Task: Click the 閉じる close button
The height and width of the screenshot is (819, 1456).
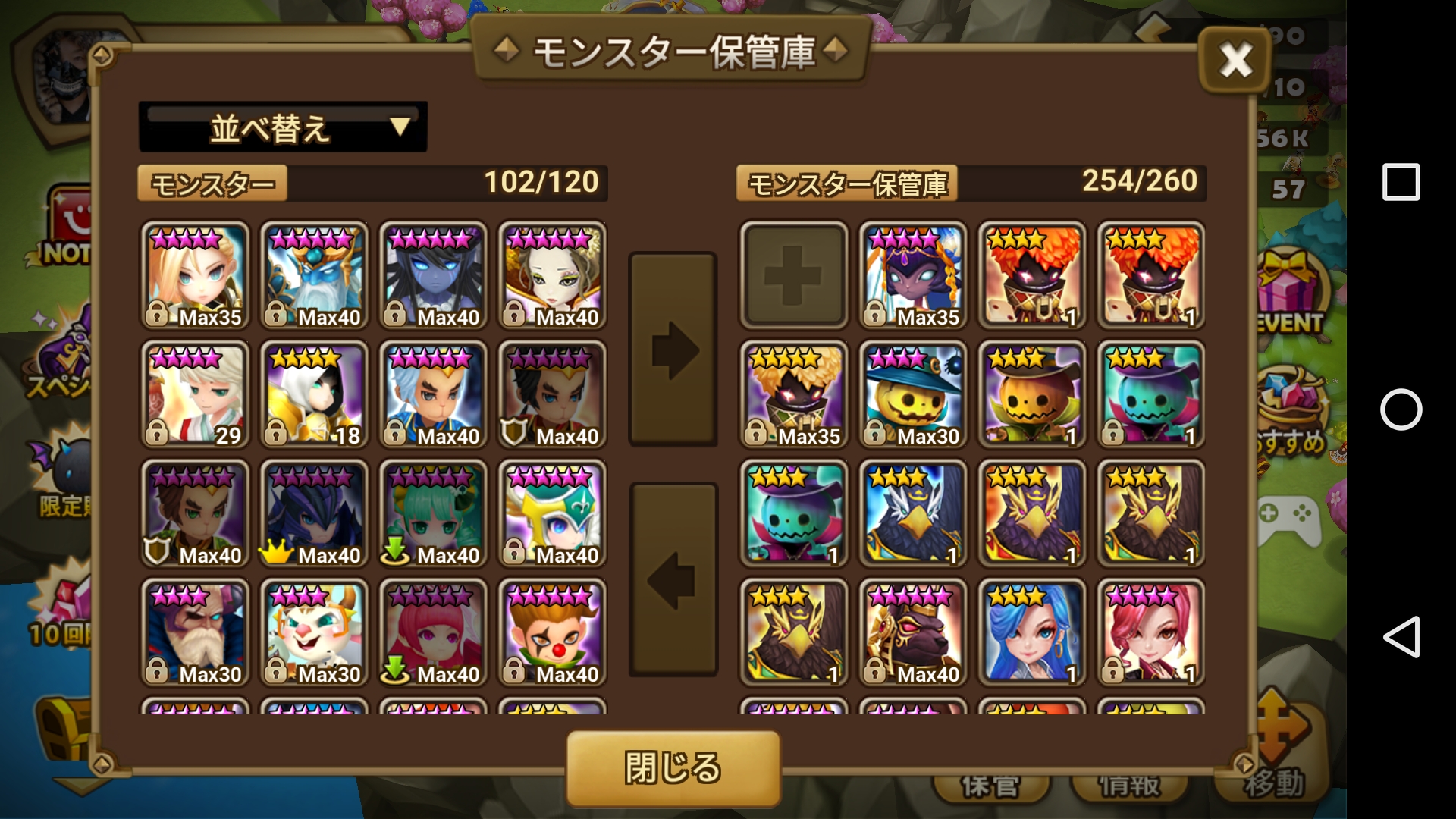Action: point(673,767)
